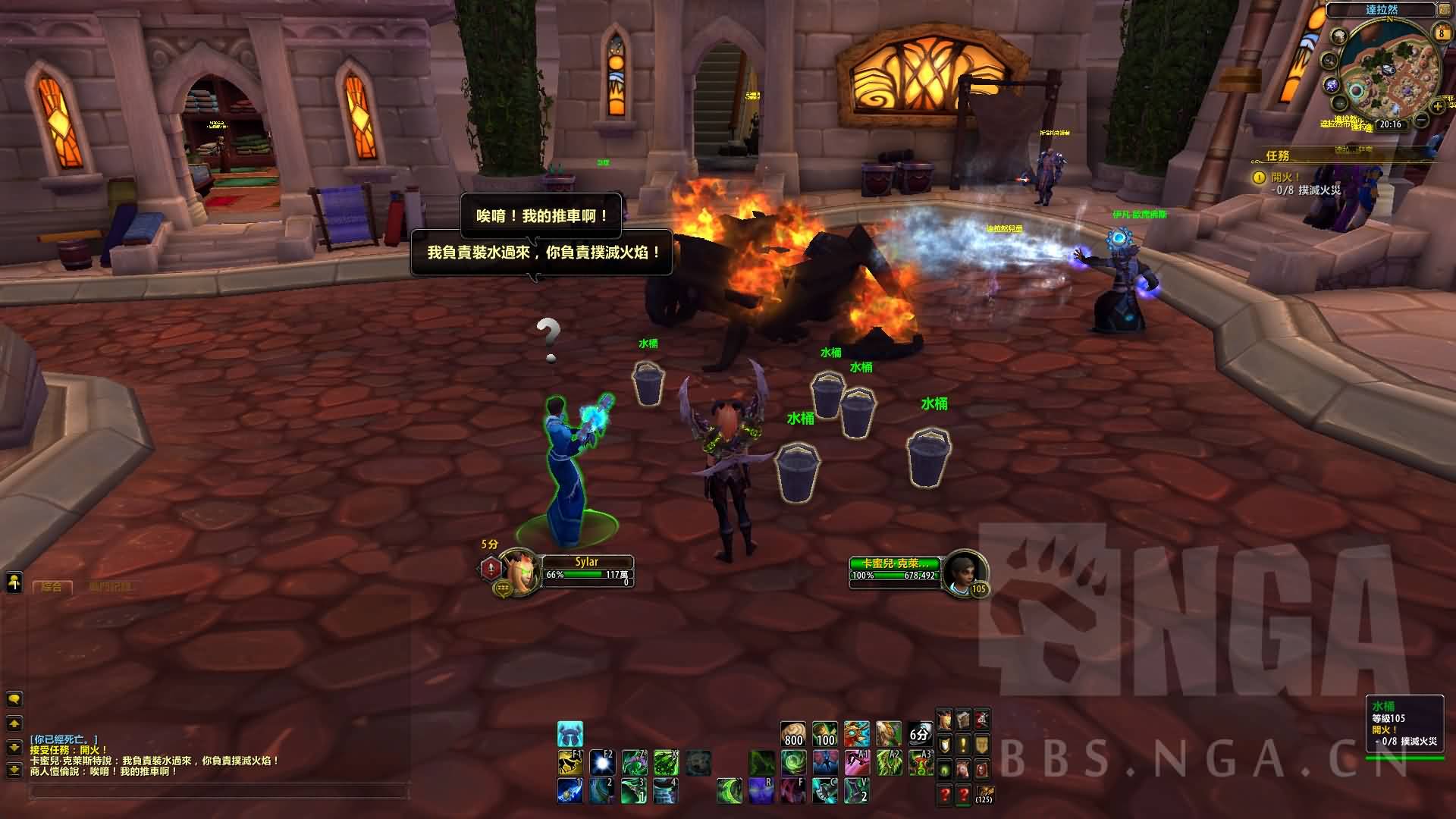The width and height of the screenshot is (1456, 819).
Task: Activate the white flash ability on F2
Action: pos(602,761)
